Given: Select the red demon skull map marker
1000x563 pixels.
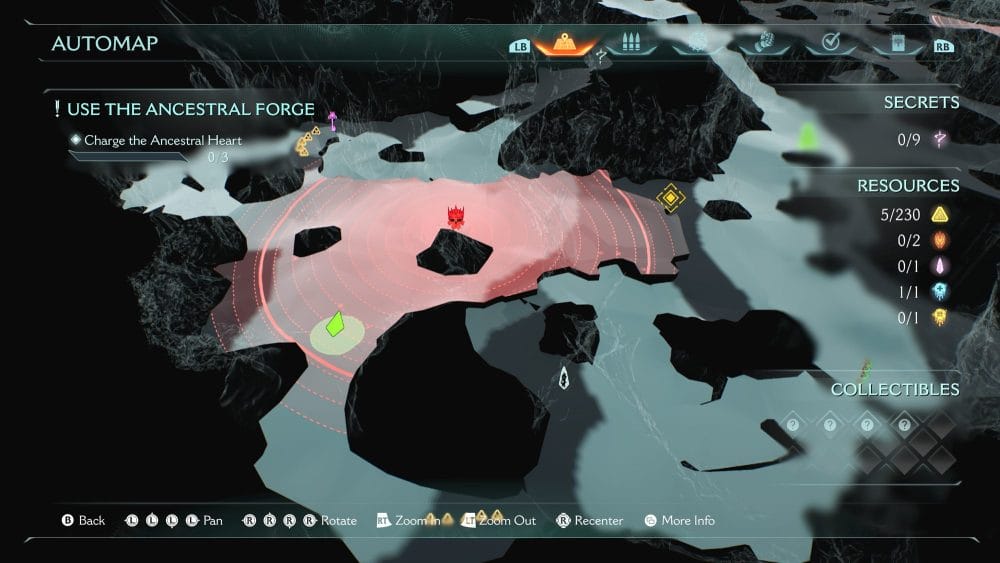Looking at the screenshot, I should [457, 216].
